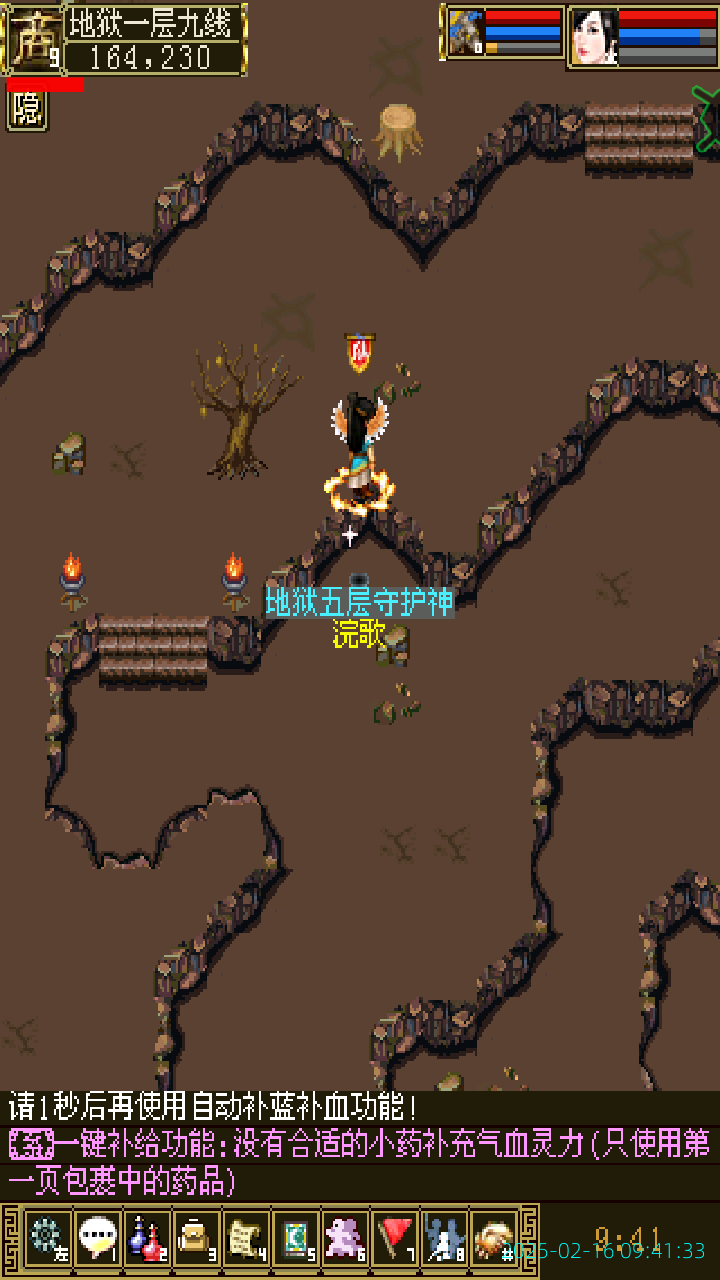Viewport: 720px width, 1280px height.
Task: Open the pink character figure icon
Action: [x=345, y=1238]
